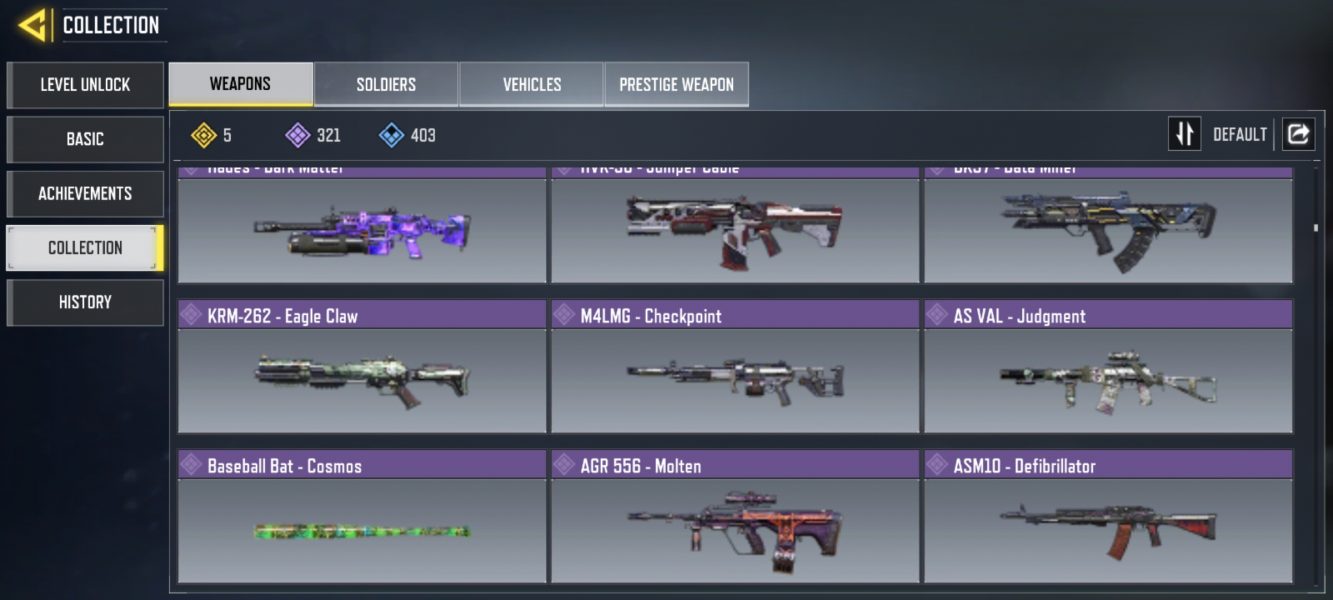
Task: Choose the M4LMG Checkpoint weapon
Action: (x=735, y=367)
